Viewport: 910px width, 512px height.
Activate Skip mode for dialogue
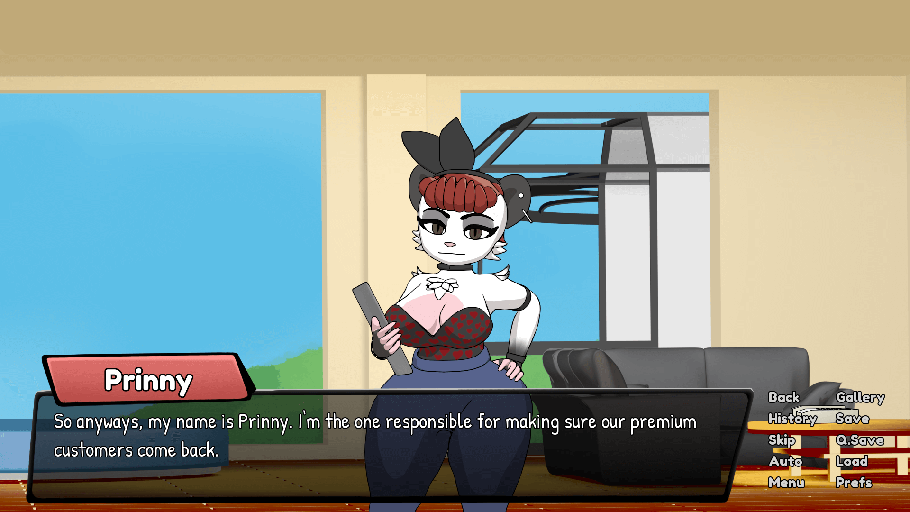tap(781, 440)
